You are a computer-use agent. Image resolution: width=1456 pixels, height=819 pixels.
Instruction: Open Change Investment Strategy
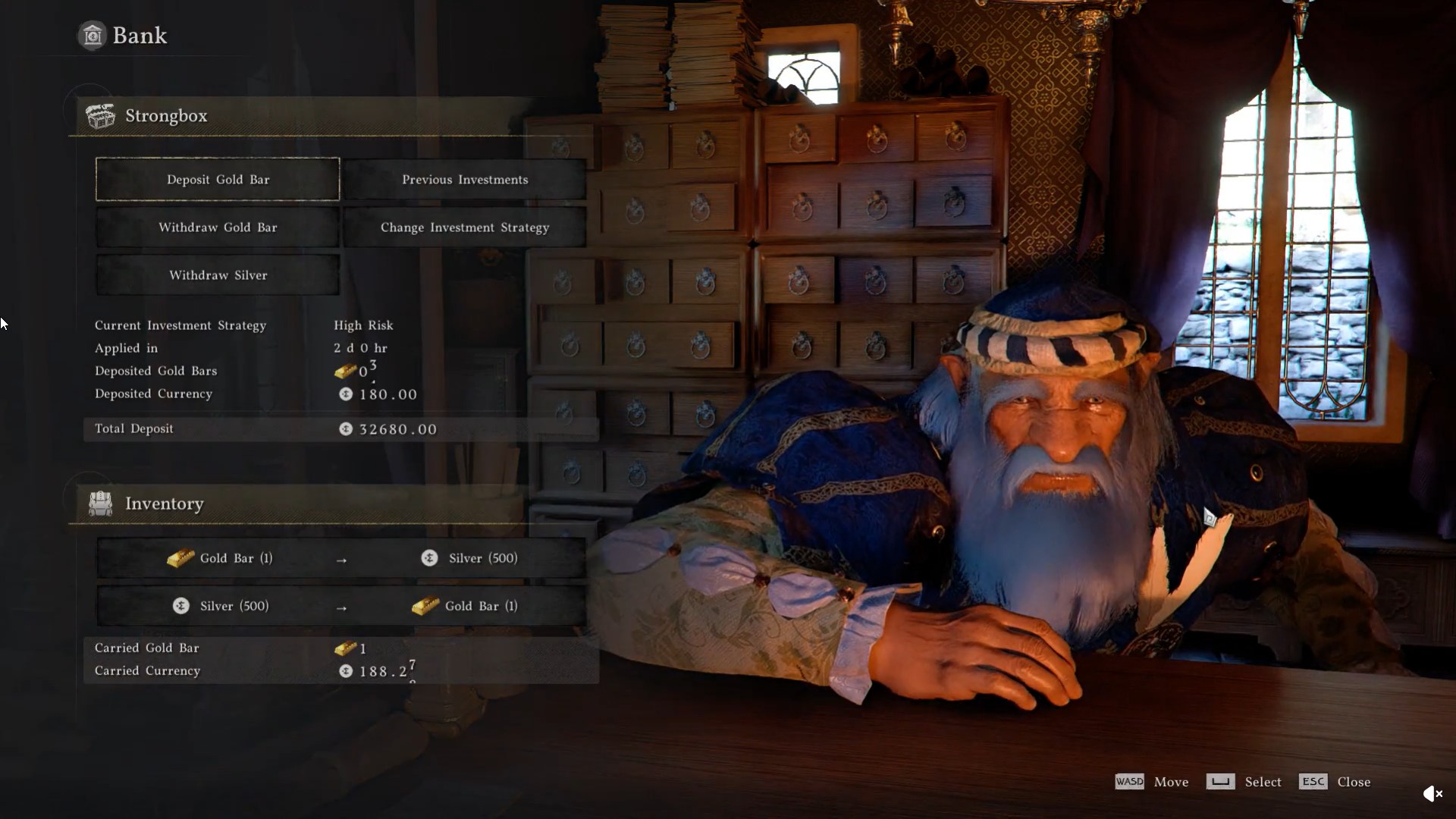tap(464, 227)
